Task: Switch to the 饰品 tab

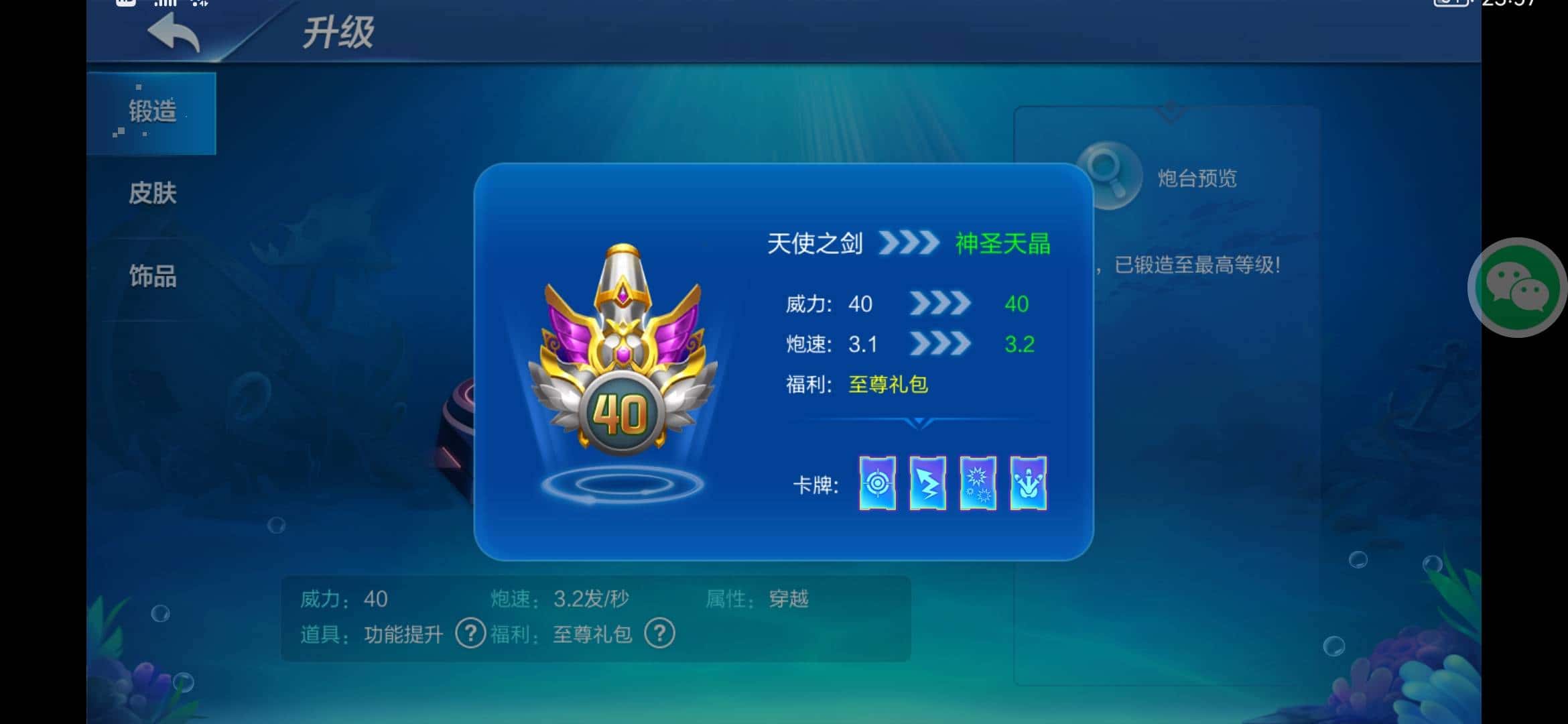Action: 151,278
